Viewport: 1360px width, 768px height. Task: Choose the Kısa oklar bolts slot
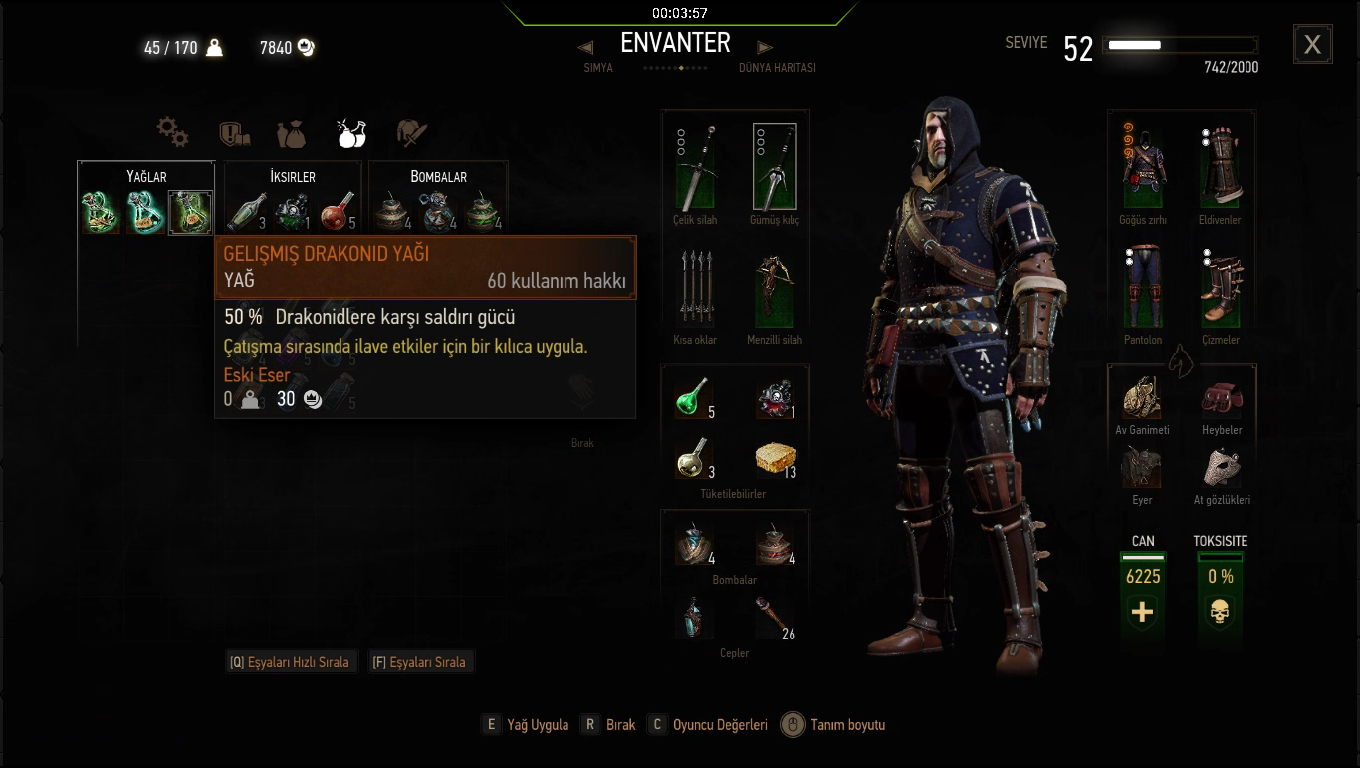695,289
